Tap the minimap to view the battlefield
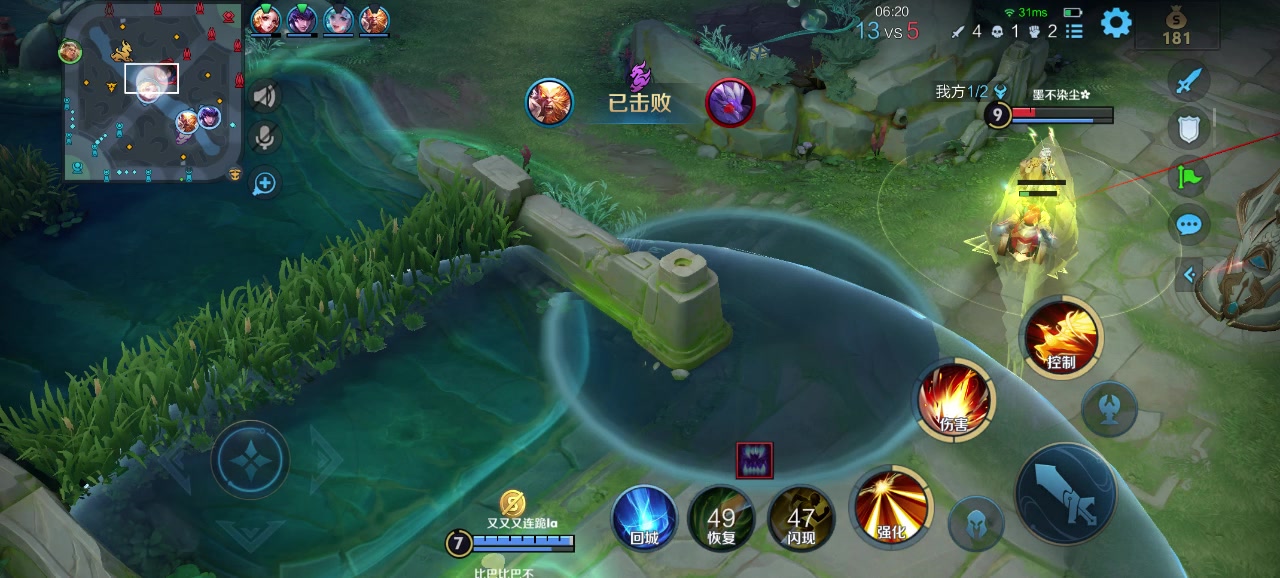Viewport: 1280px width, 578px height. [154, 93]
